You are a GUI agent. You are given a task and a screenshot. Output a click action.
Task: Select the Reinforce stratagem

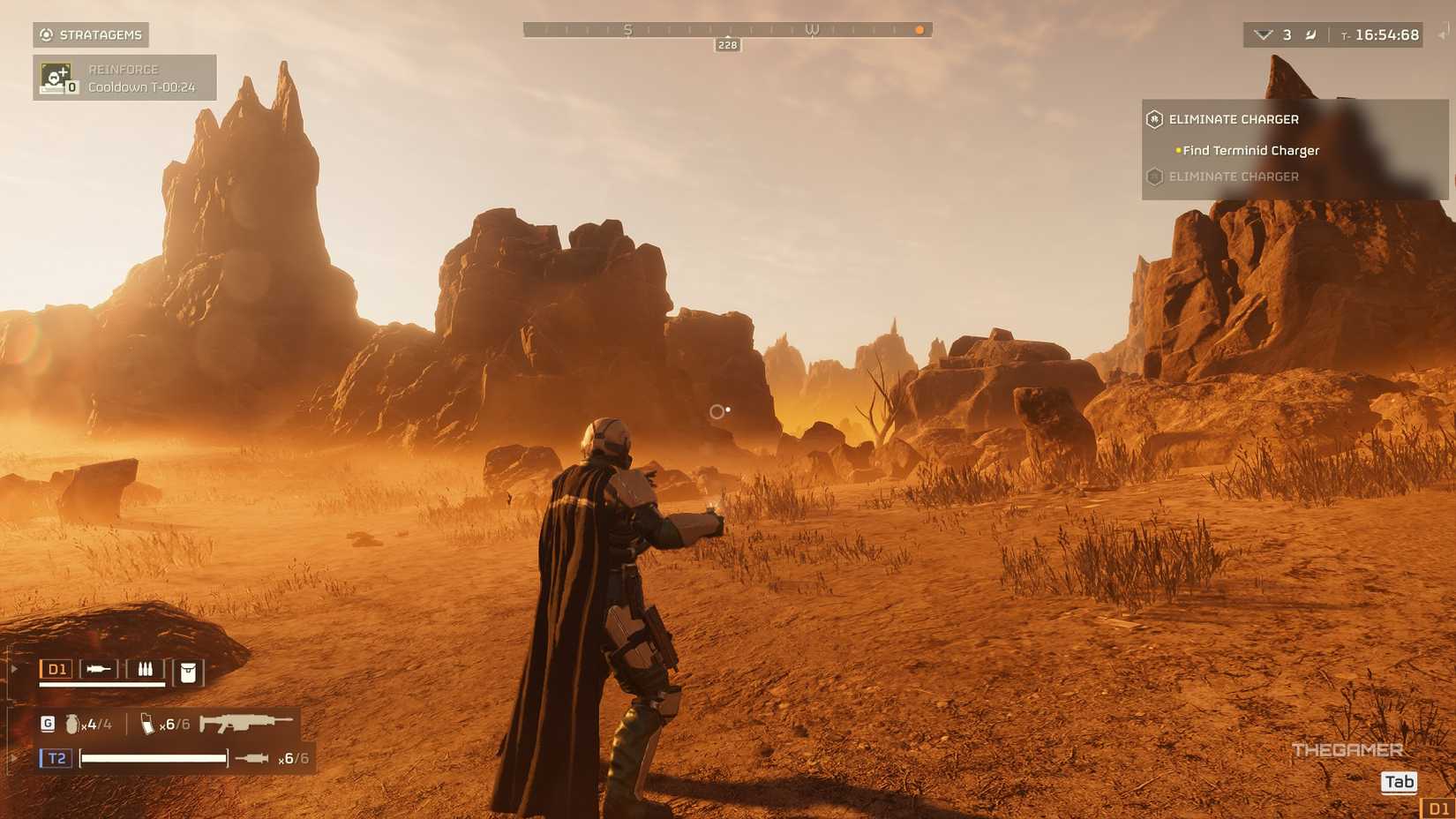(124, 78)
